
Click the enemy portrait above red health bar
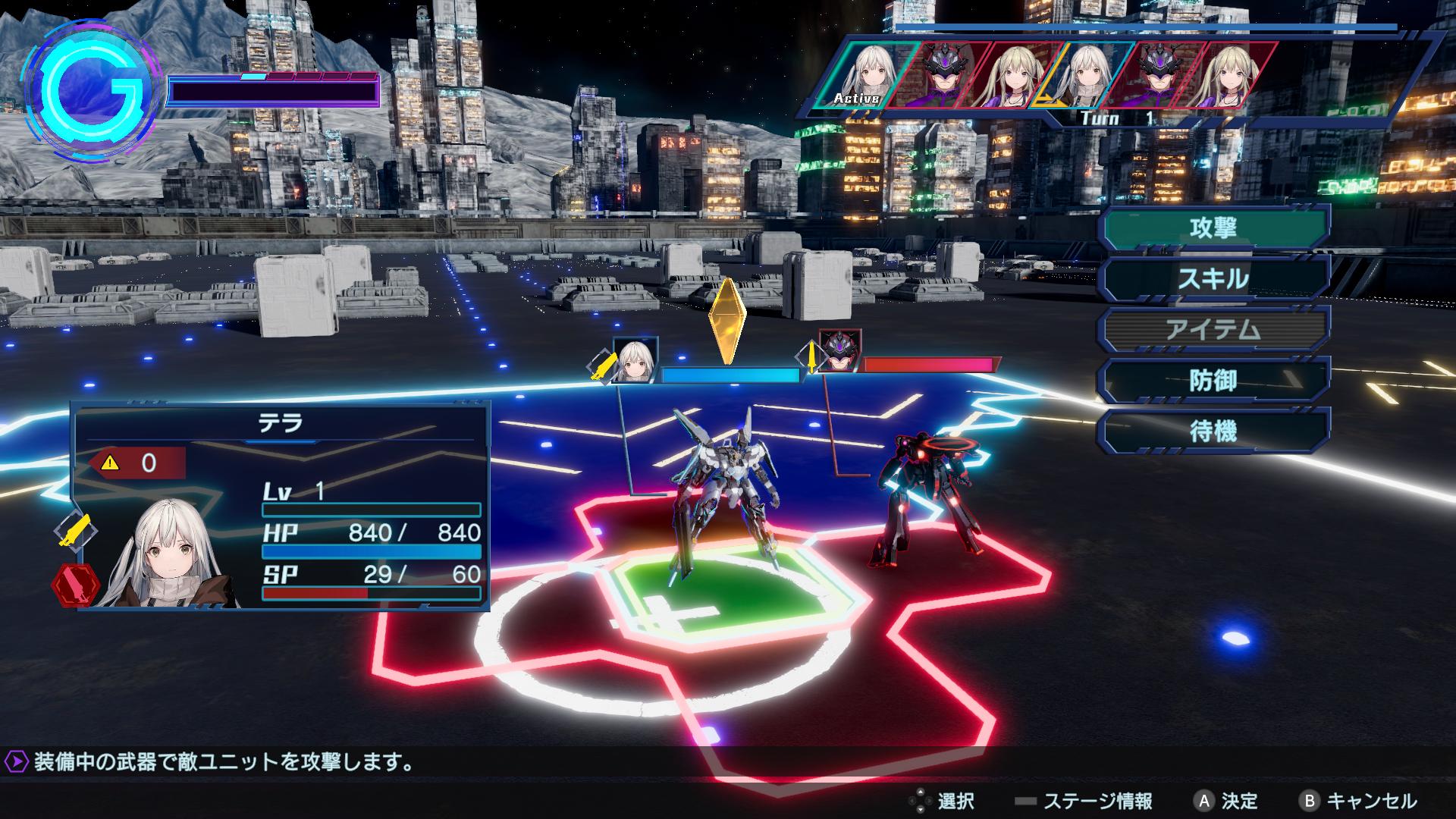click(839, 352)
